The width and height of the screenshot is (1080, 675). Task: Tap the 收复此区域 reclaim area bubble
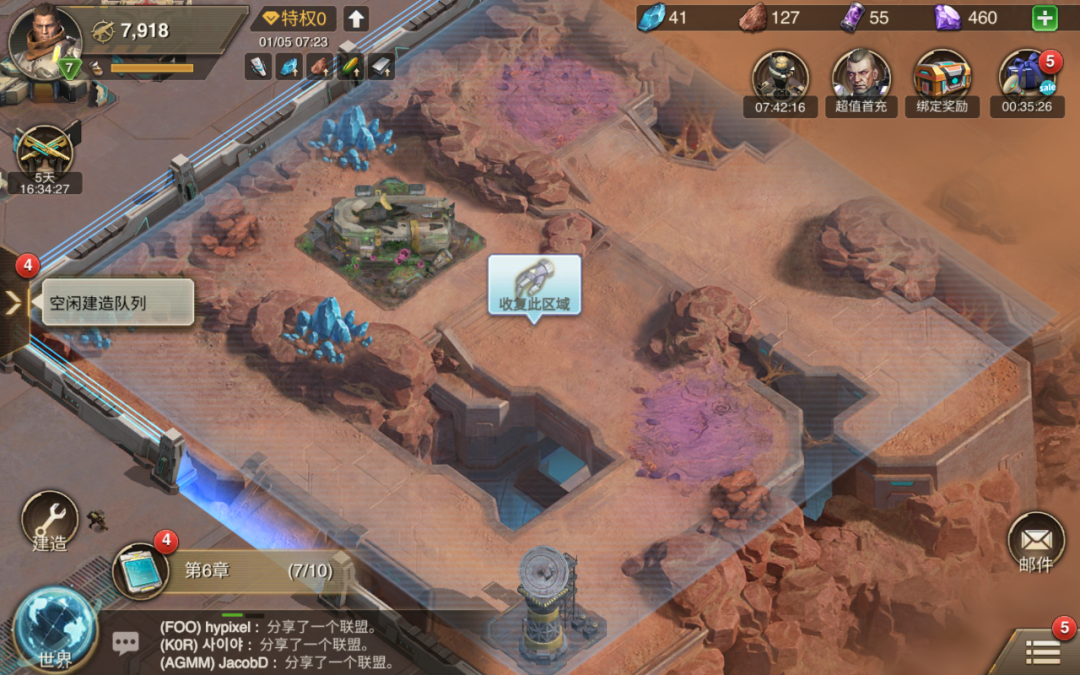pos(534,286)
